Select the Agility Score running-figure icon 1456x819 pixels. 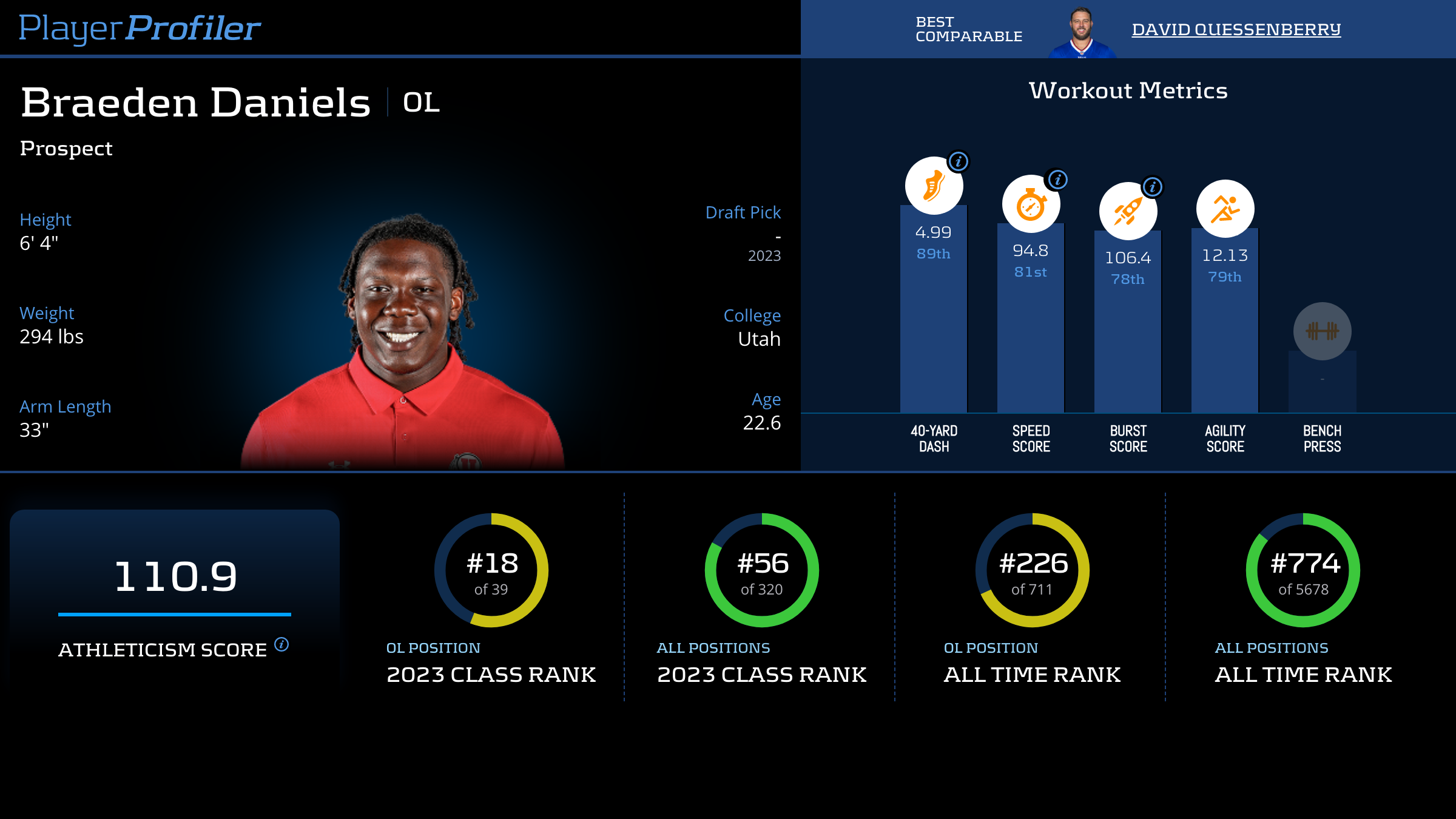1225,209
